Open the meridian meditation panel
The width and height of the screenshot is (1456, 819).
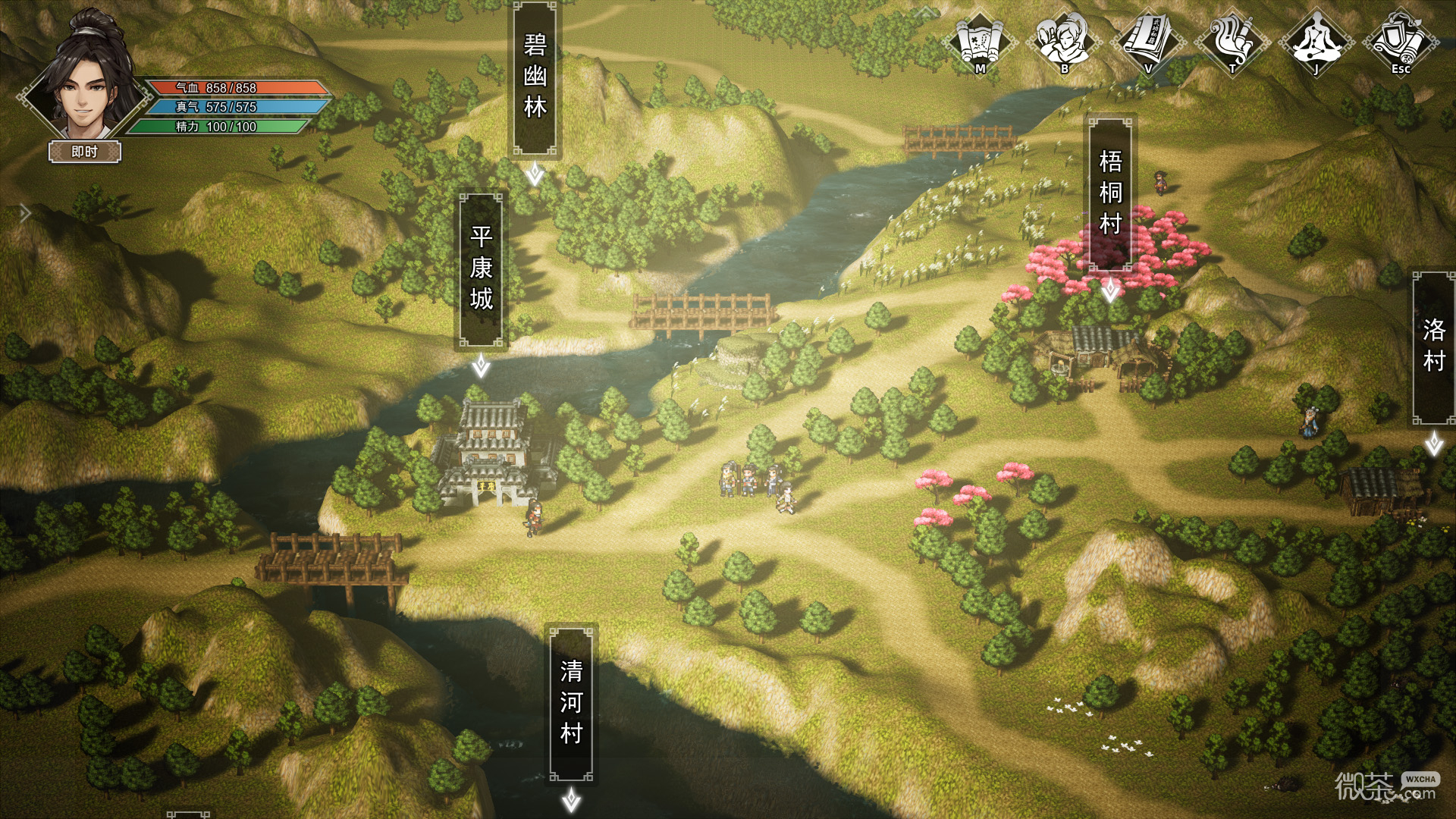(x=1316, y=41)
